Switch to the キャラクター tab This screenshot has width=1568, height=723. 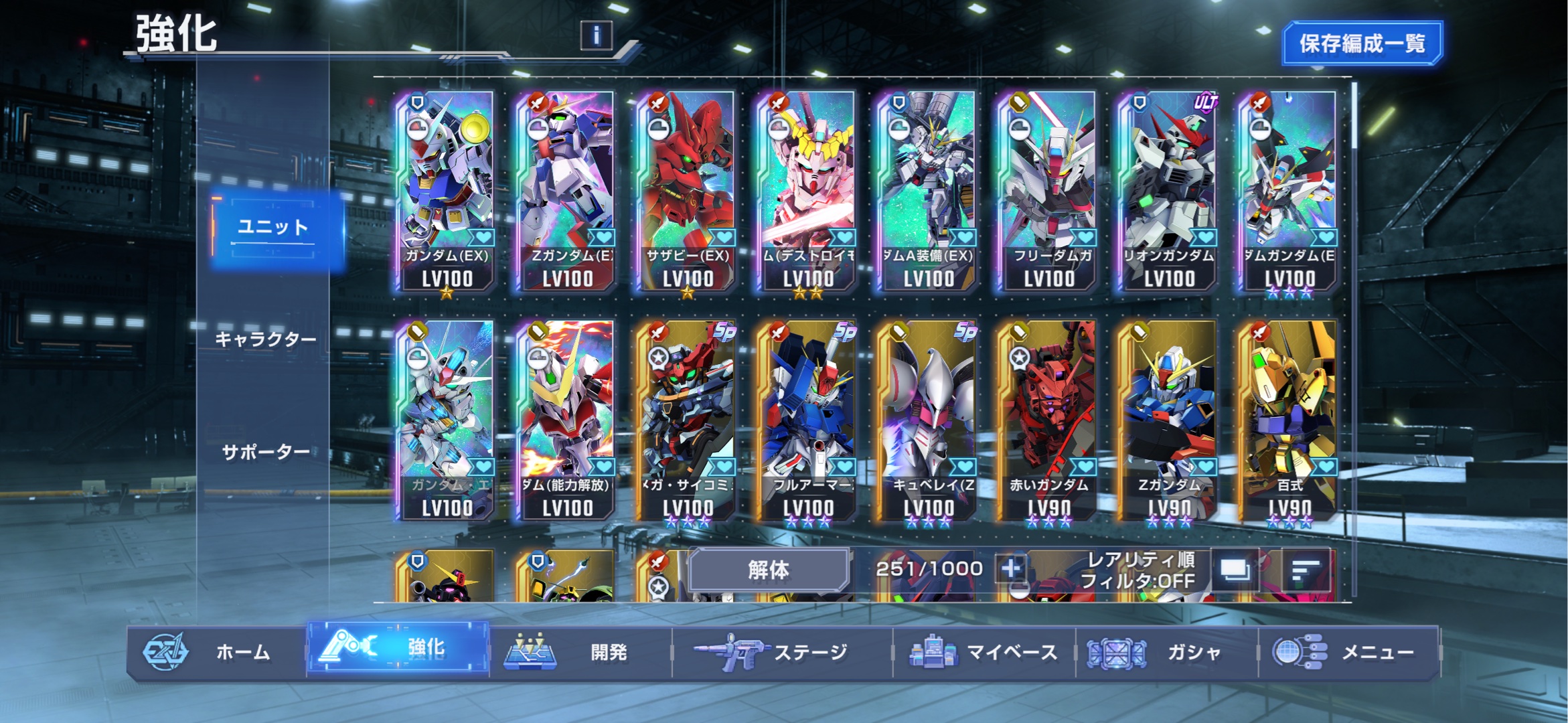(x=266, y=339)
